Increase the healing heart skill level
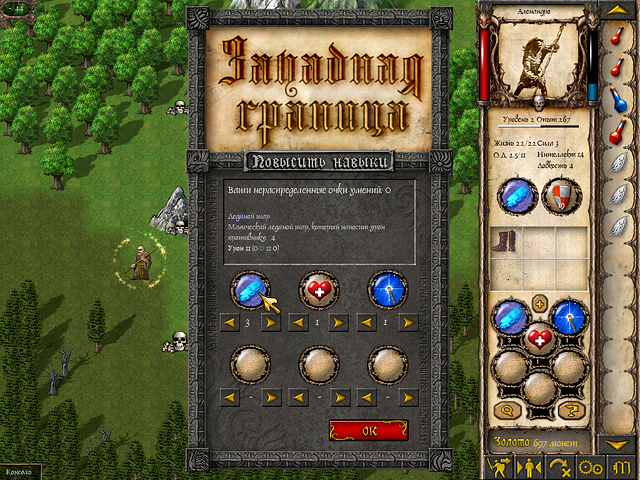640x480 pixels. pyautogui.click(x=340, y=323)
